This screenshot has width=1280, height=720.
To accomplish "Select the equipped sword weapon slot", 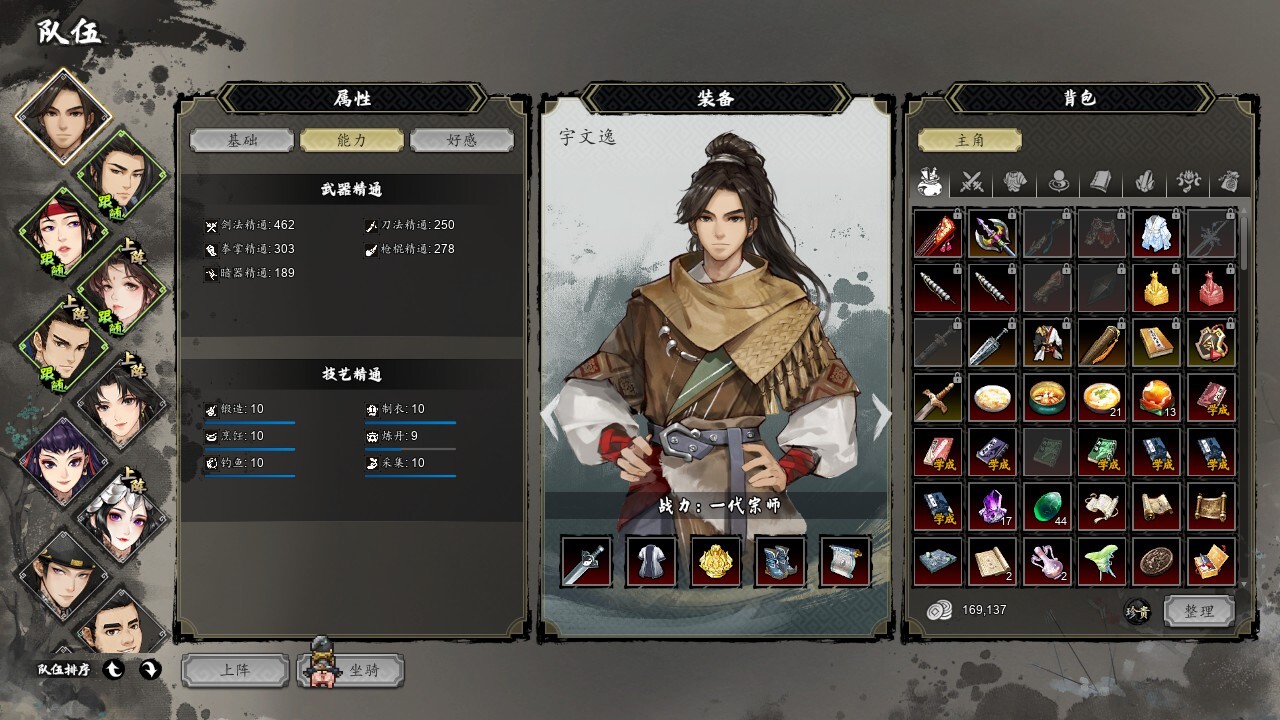I will tap(586, 561).
